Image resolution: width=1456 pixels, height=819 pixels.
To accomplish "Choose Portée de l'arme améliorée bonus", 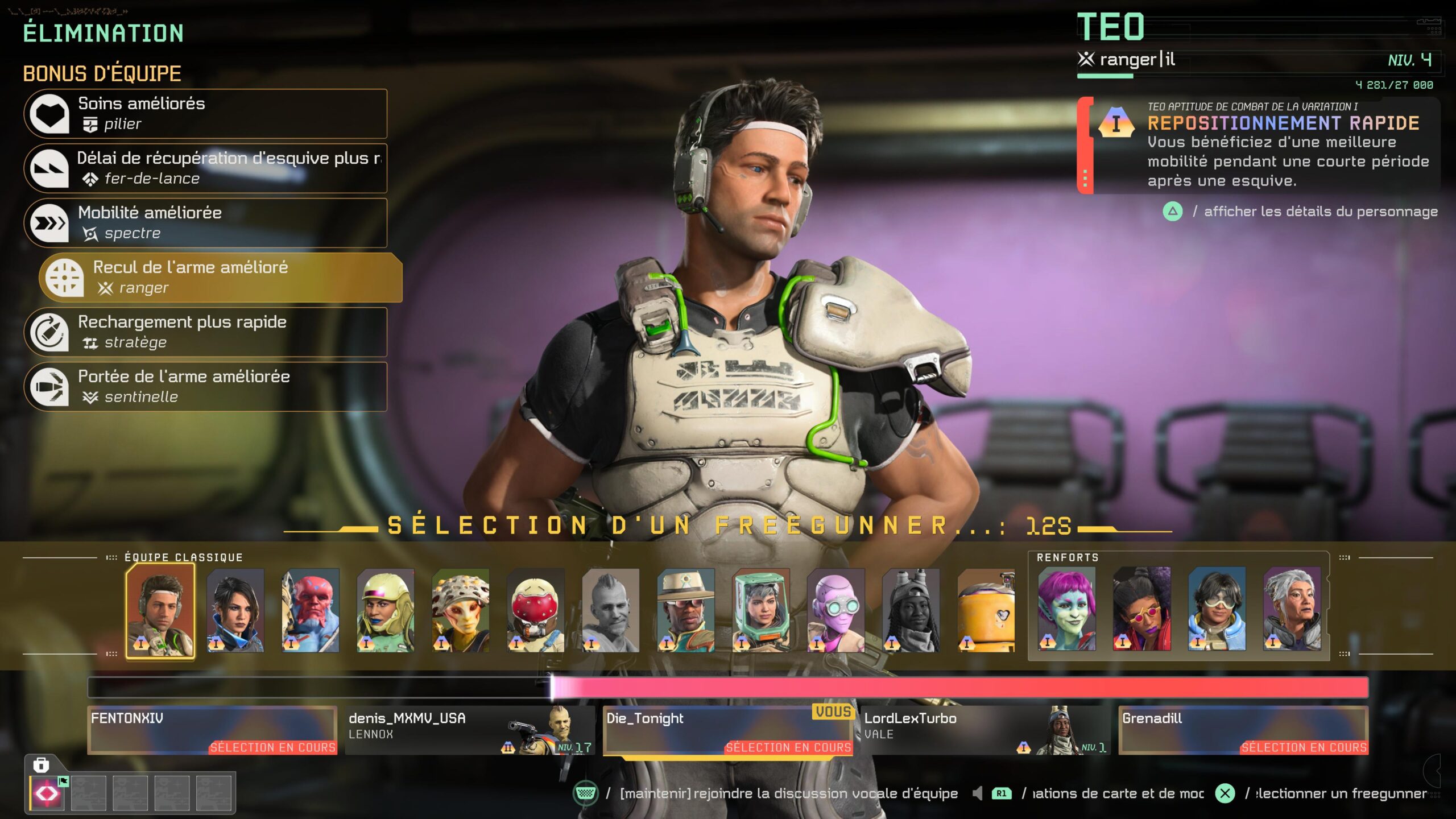I will (x=205, y=387).
